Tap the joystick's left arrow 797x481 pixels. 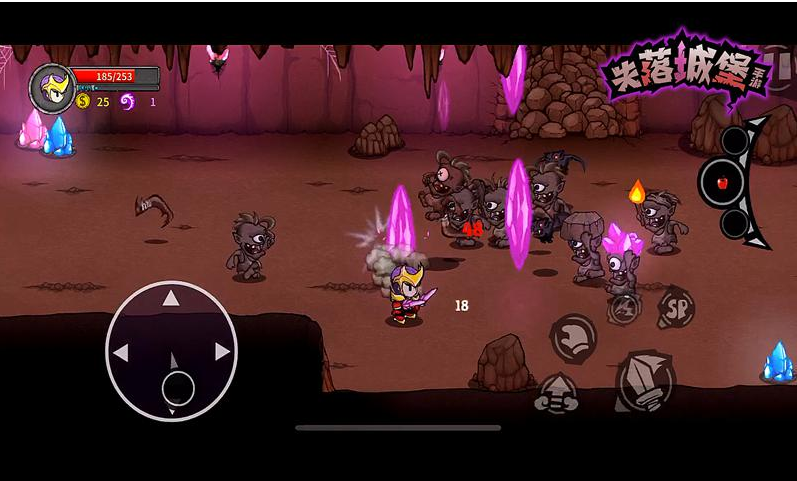(x=121, y=352)
